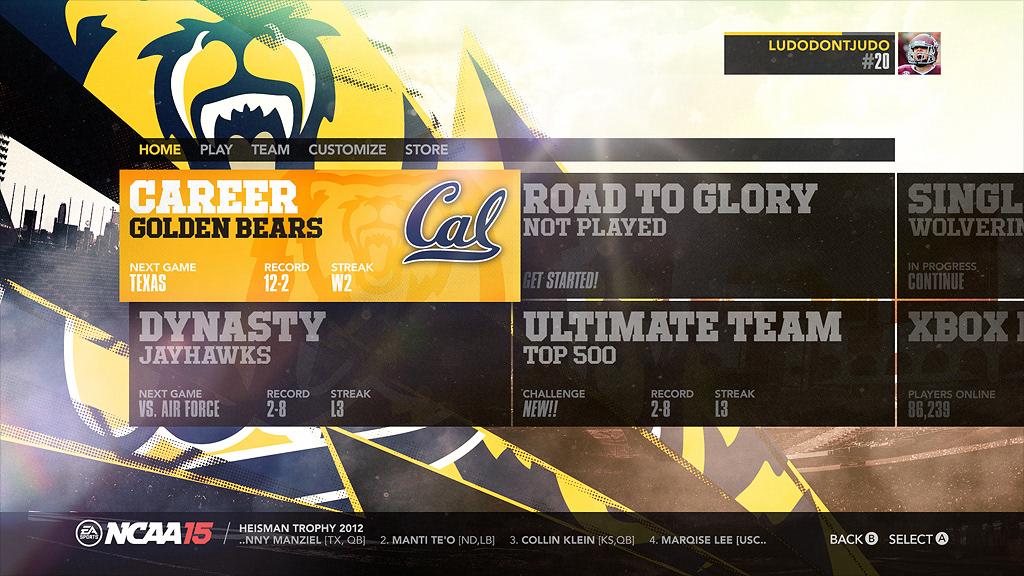This screenshot has height=576, width=1024.
Task: Continue the Wolverines game in progress
Action: click(x=962, y=236)
